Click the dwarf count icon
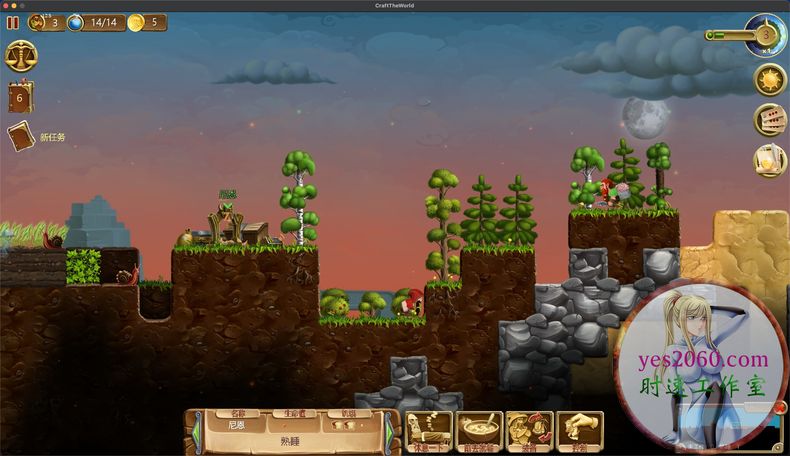This screenshot has width=790, height=456. [x=36, y=22]
